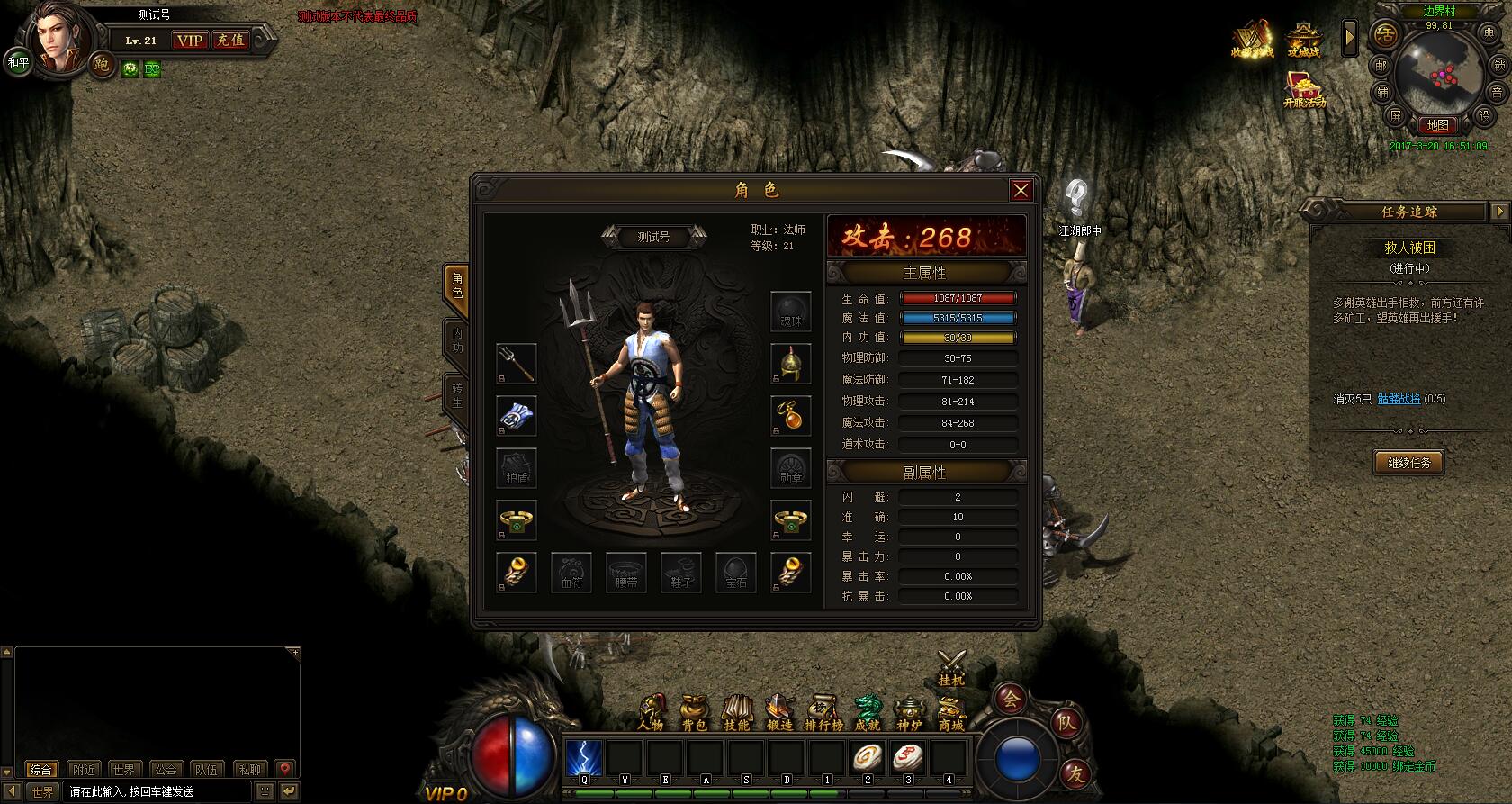Open the 锻造 forging menu
The width and height of the screenshot is (1512, 804).
point(779,713)
